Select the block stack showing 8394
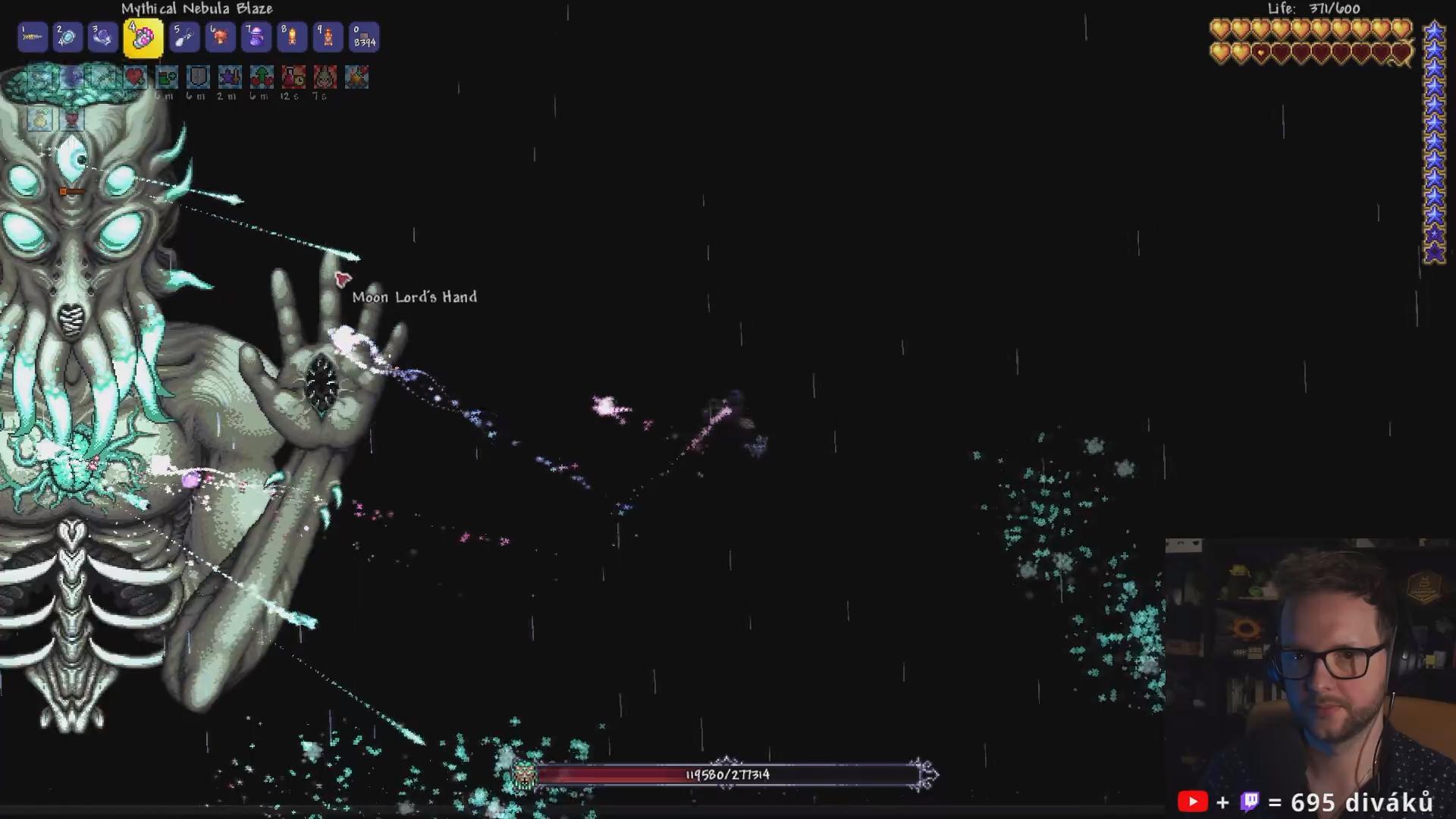Screen dimensions: 1456x819 [x=364, y=37]
